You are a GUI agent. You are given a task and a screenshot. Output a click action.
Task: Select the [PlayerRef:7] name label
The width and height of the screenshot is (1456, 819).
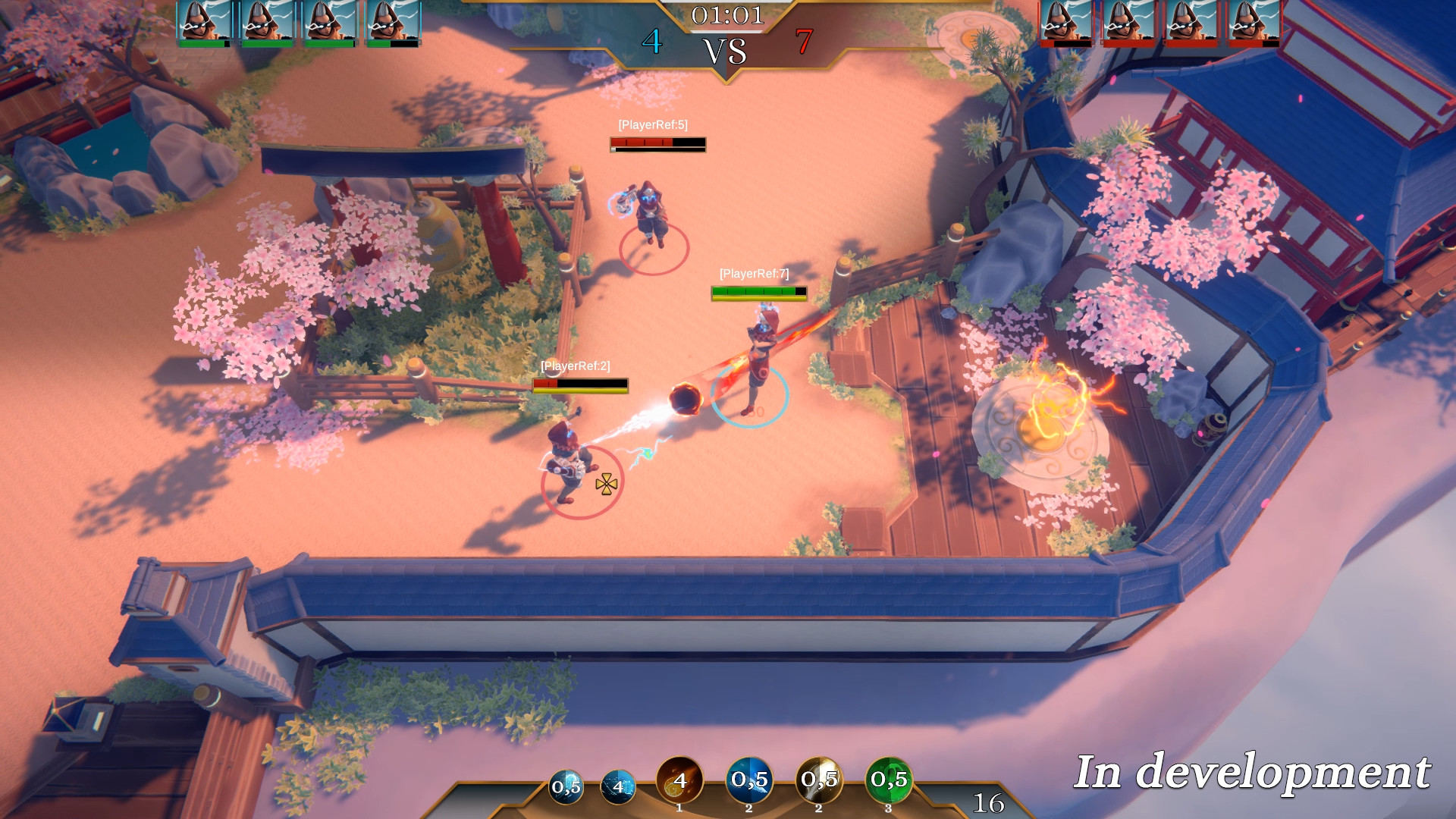tap(756, 273)
